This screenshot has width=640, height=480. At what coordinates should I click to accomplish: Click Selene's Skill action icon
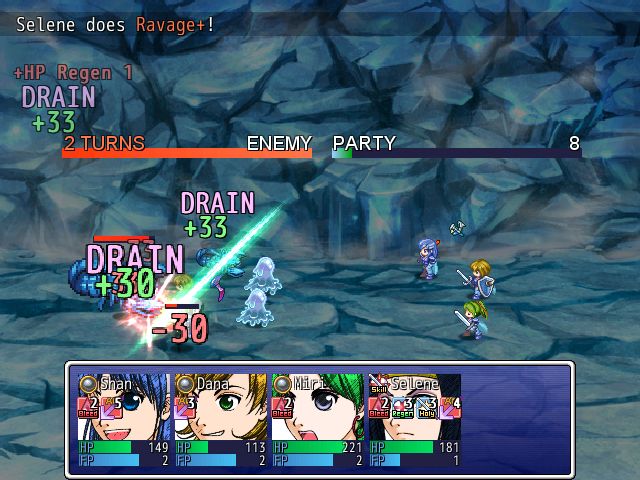(x=378, y=383)
